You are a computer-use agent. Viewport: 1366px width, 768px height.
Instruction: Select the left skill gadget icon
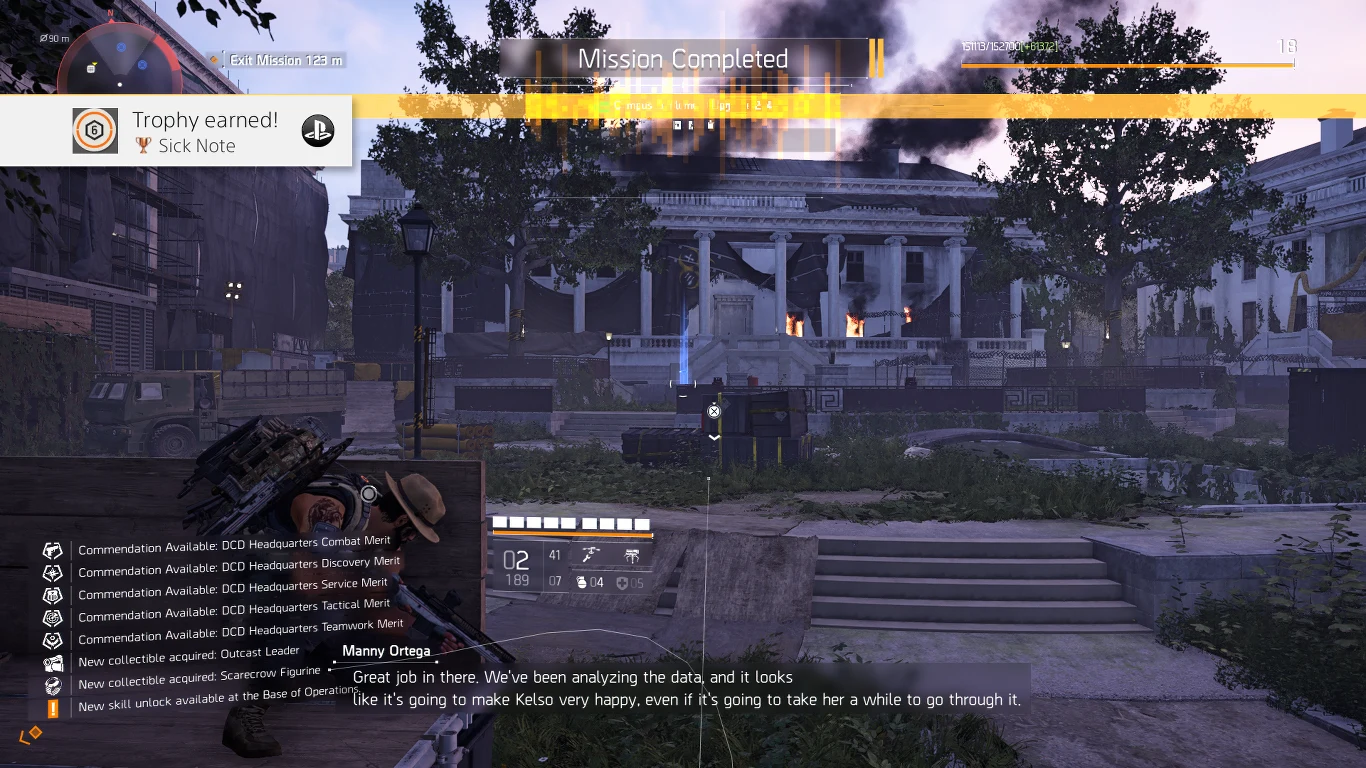coord(592,554)
